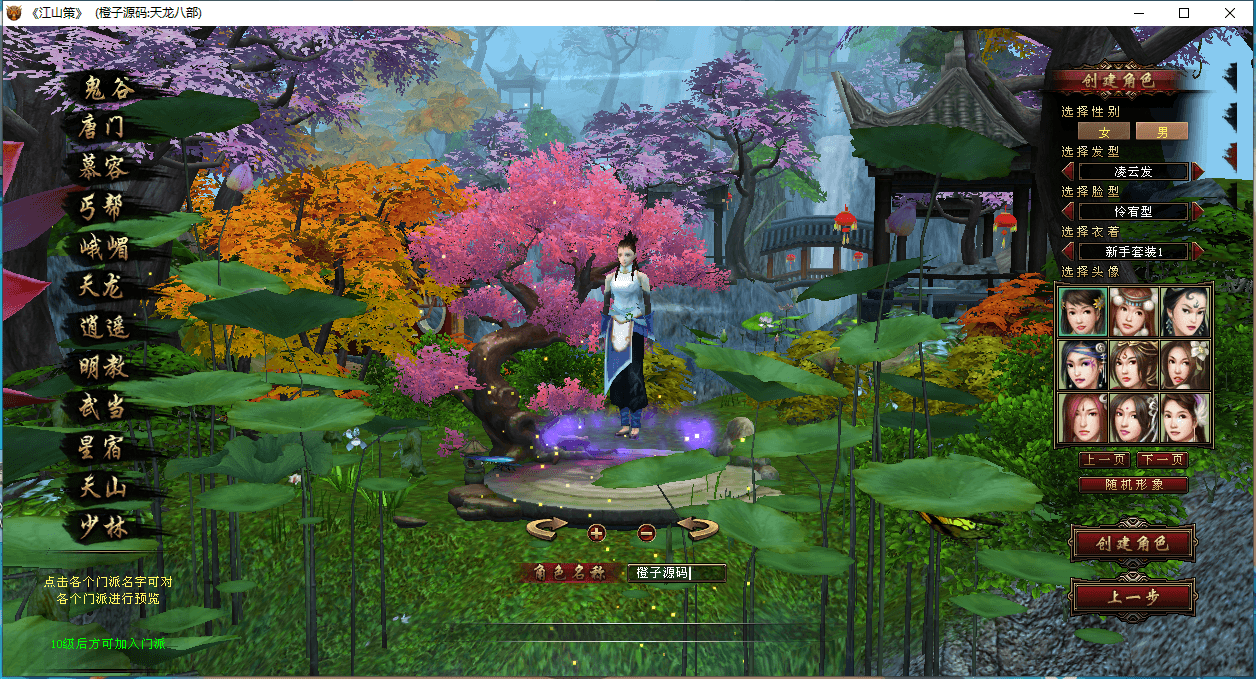
Task: Close the game window
Action: pos(1230,13)
